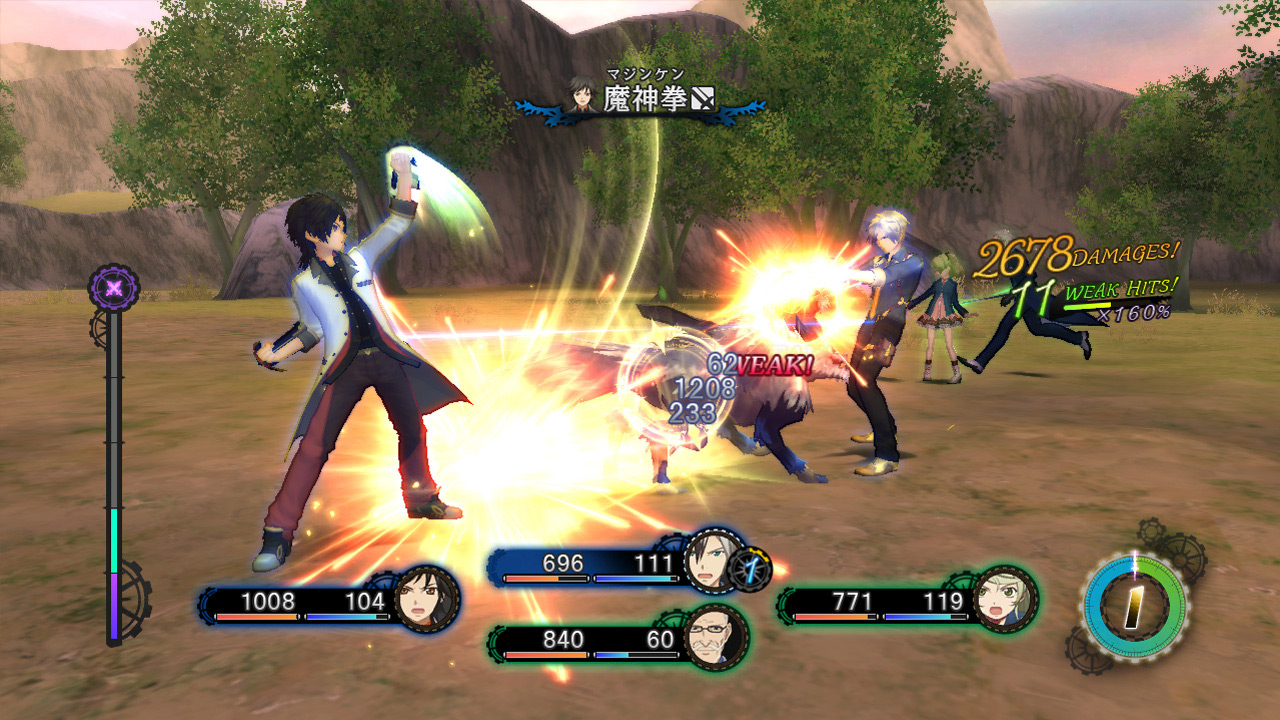Click the circular gear gauge showing 1
The image size is (1280, 720).
pyautogui.click(x=1132, y=604)
